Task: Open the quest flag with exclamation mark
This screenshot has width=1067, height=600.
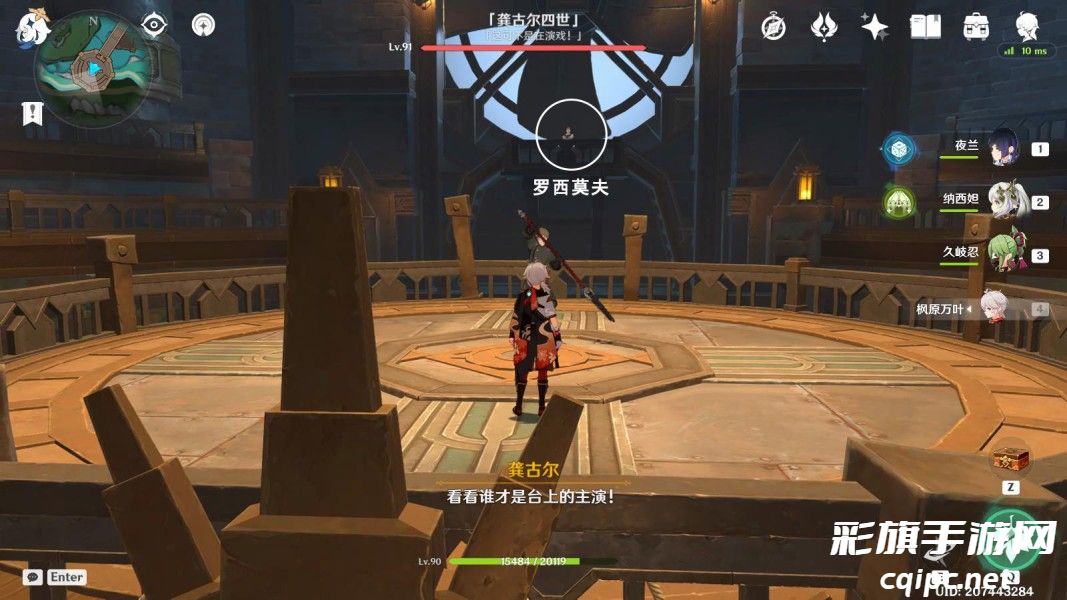Action: click(32, 113)
